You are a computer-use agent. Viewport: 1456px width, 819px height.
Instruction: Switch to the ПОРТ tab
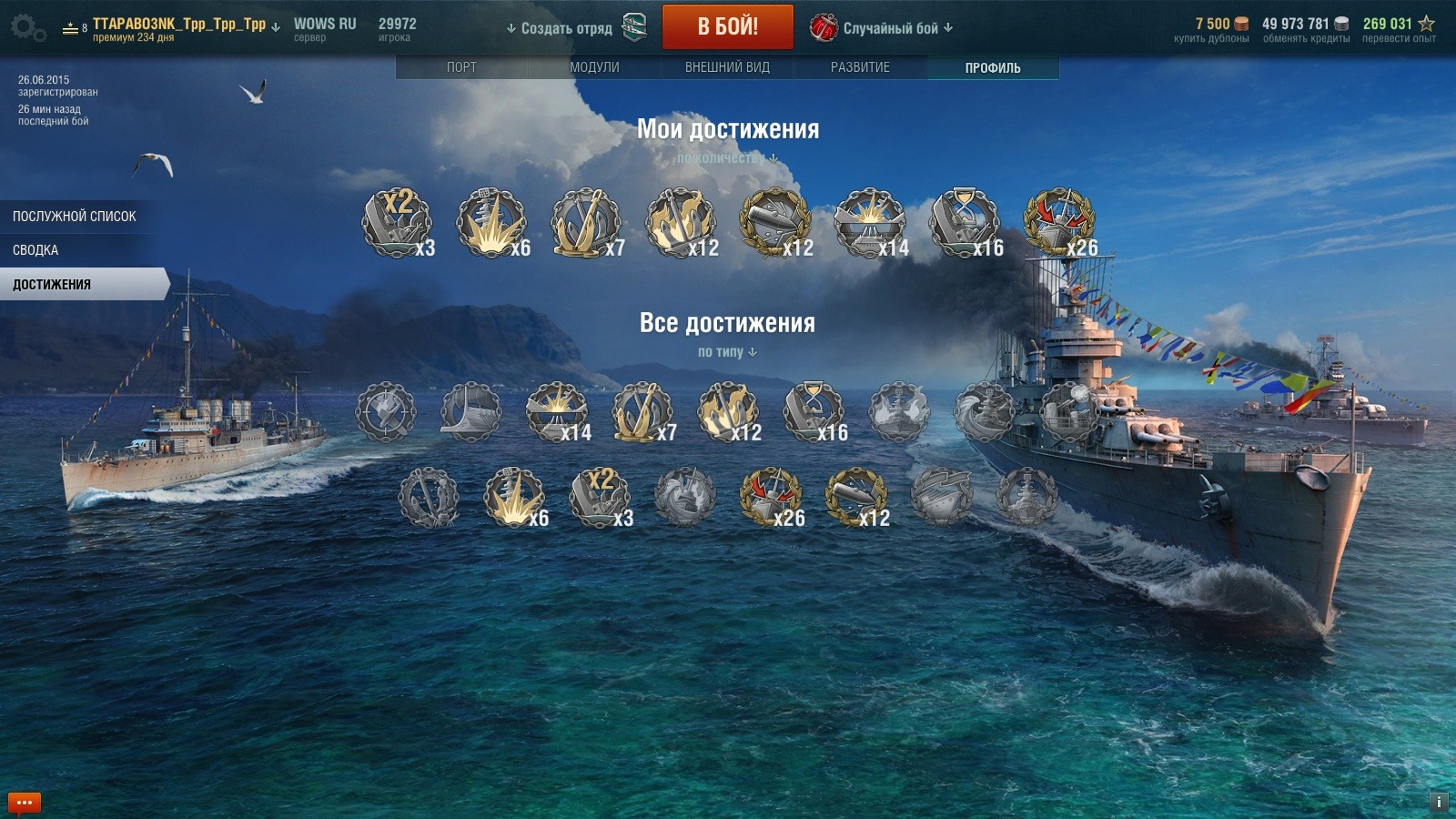[x=461, y=67]
